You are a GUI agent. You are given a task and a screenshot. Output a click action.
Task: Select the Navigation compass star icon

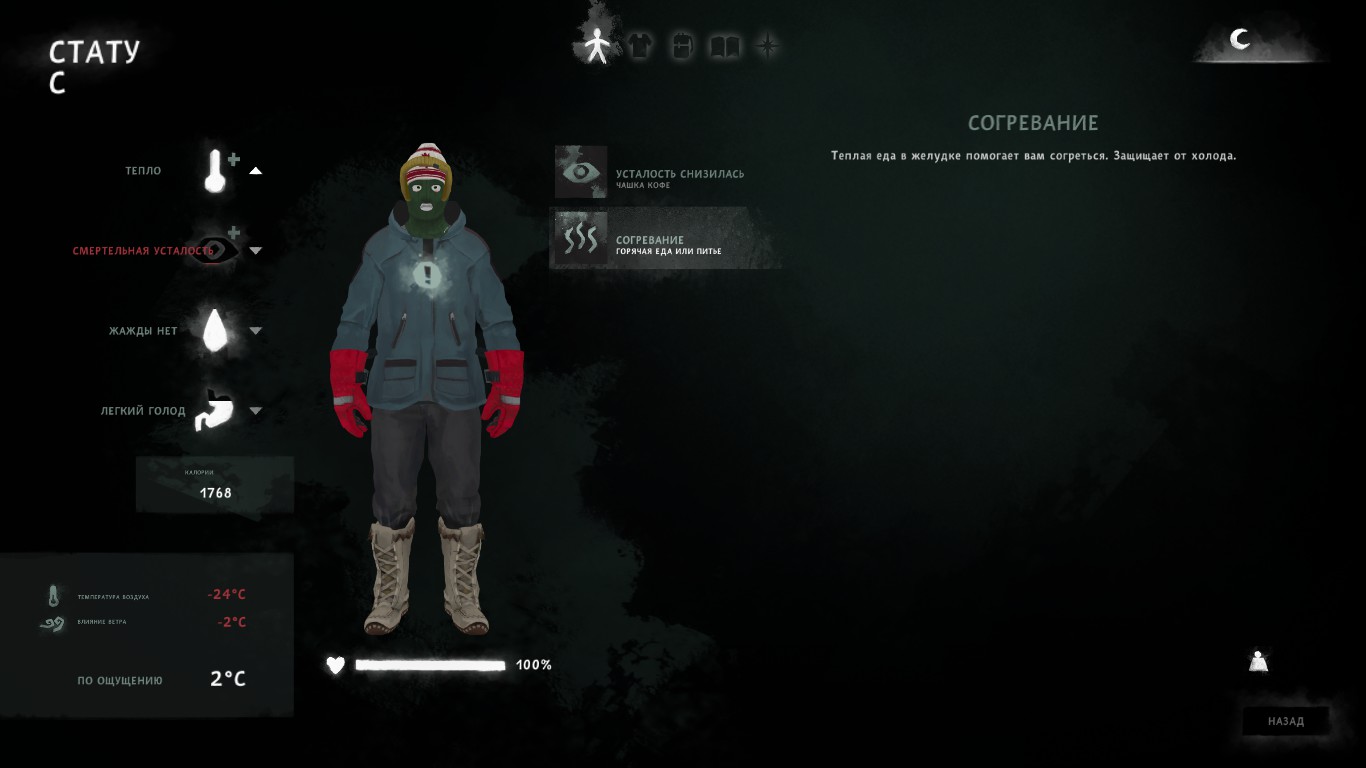tap(766, 45)
